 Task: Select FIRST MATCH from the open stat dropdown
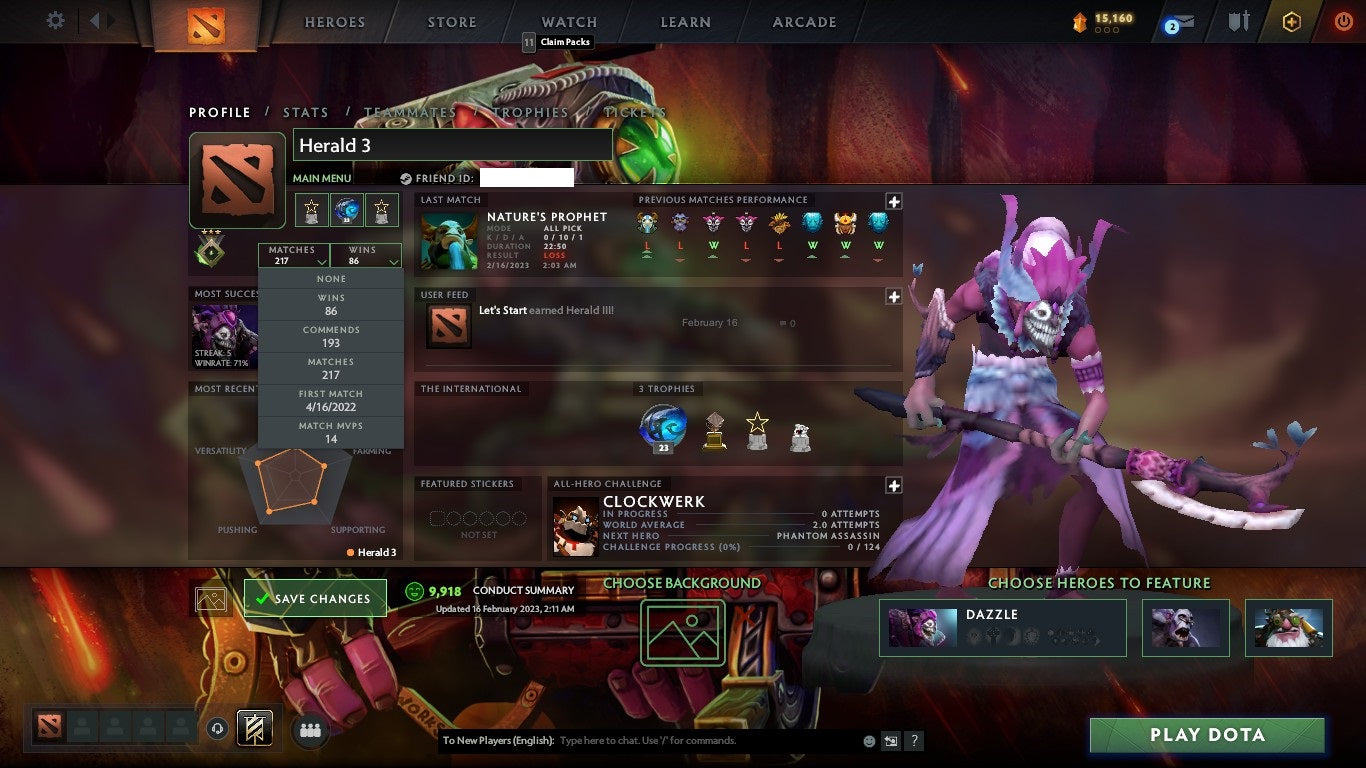click(330, 400)
